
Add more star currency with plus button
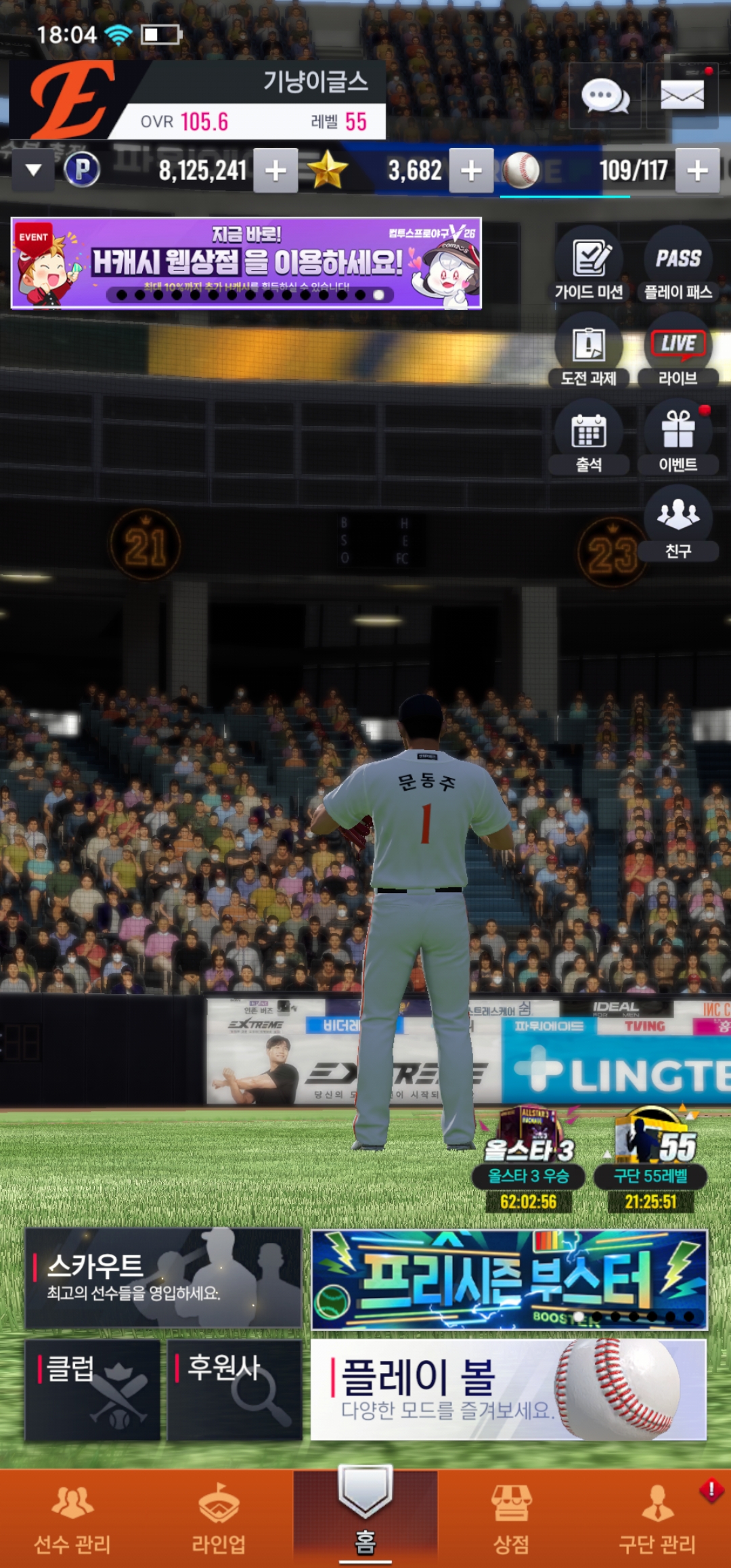pos(471,171)
